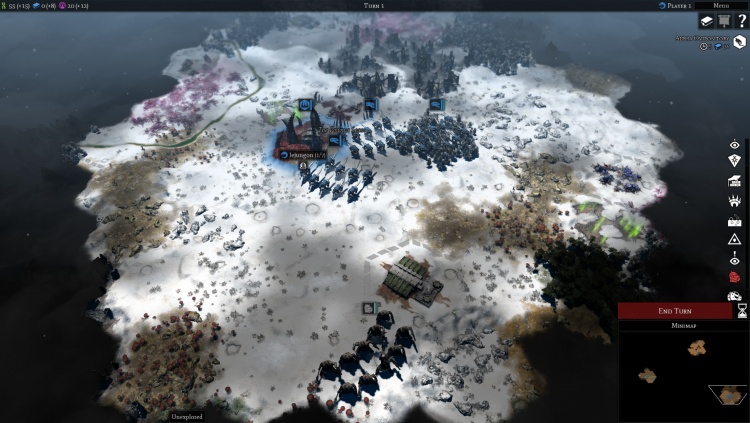Select the unit marker beside the city

click(x=334, y=141)
